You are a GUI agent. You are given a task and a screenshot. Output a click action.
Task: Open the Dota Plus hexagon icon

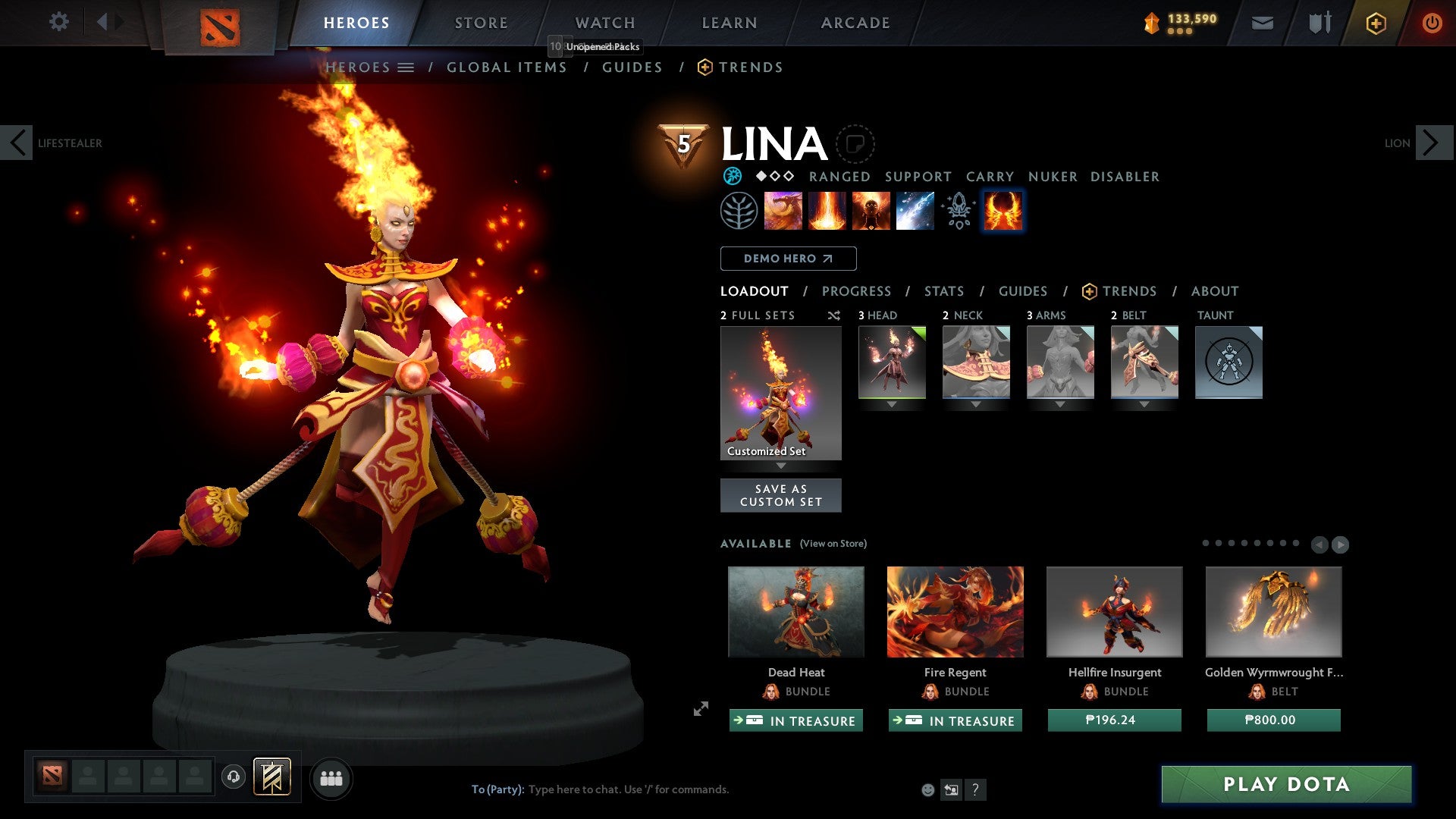[x=1375, y=23]
